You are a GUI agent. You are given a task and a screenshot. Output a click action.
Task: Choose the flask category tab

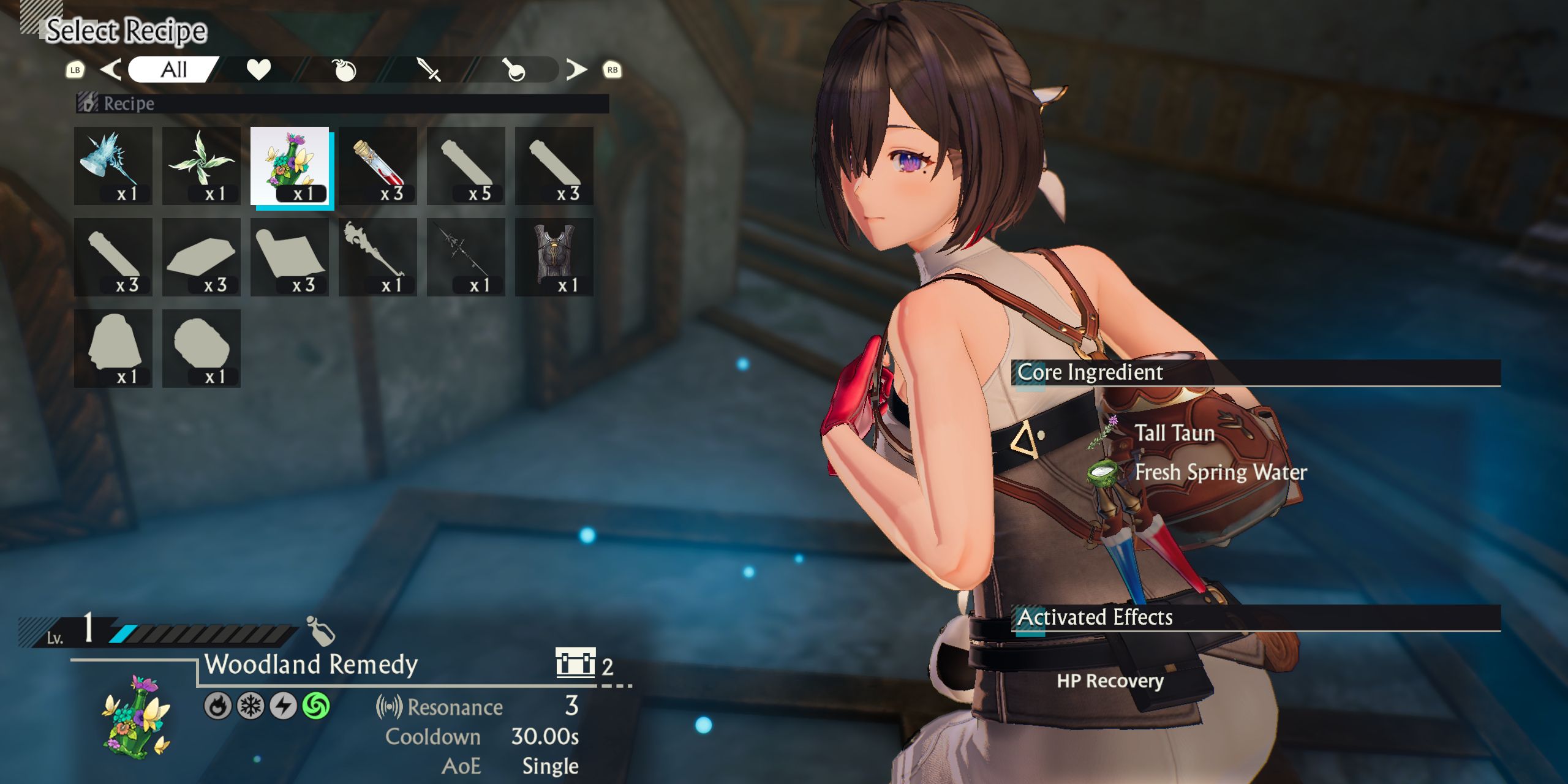[x=514, y=70]
